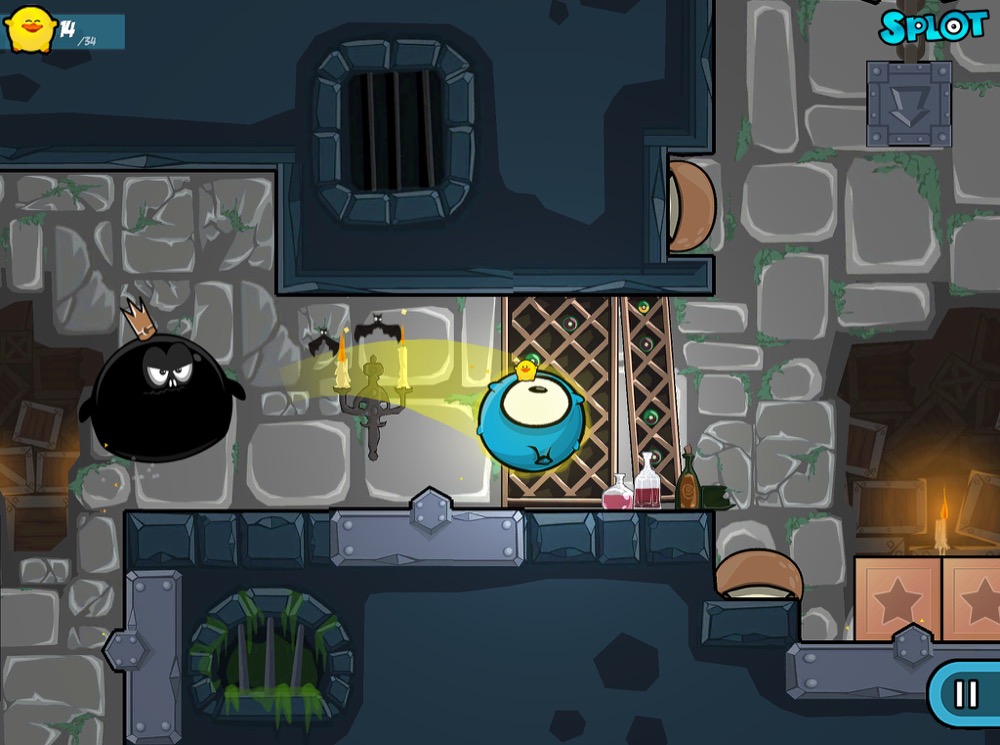Pause the game with the pause button
Screen dimensions: 1000x745
tap(966, 694)
